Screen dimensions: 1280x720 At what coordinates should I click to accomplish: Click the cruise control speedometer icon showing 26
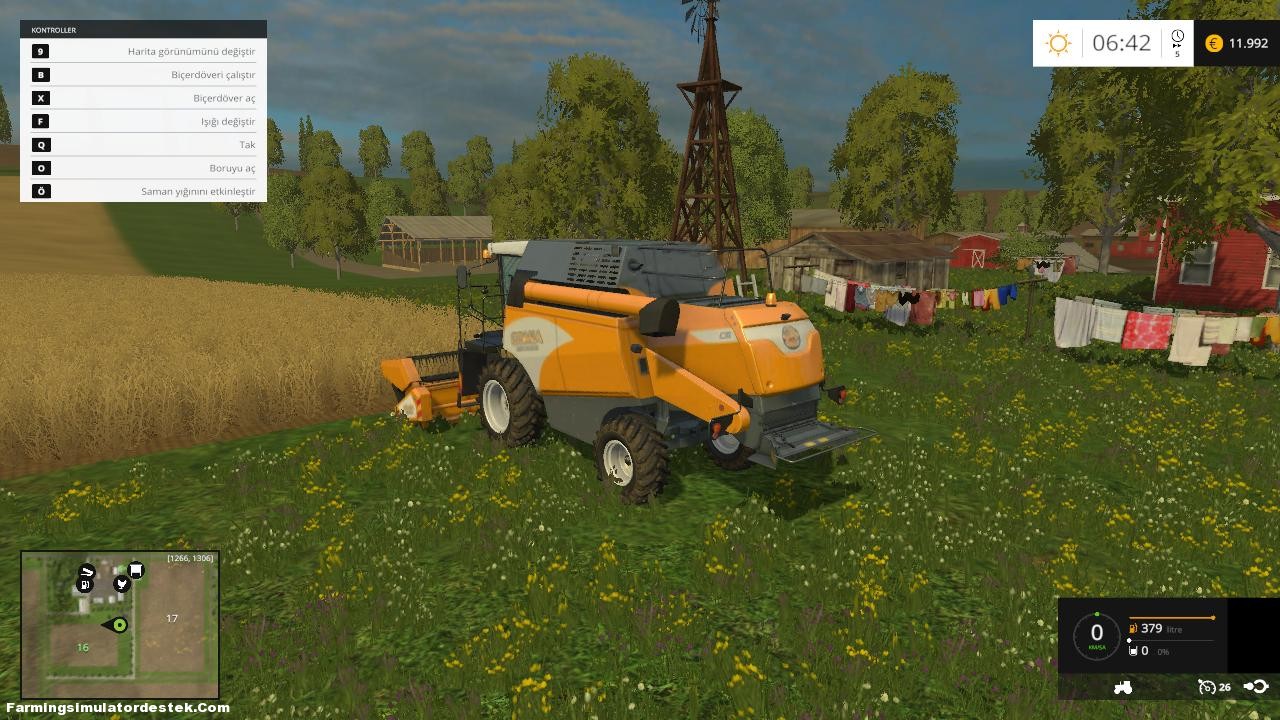[1206, 687]
